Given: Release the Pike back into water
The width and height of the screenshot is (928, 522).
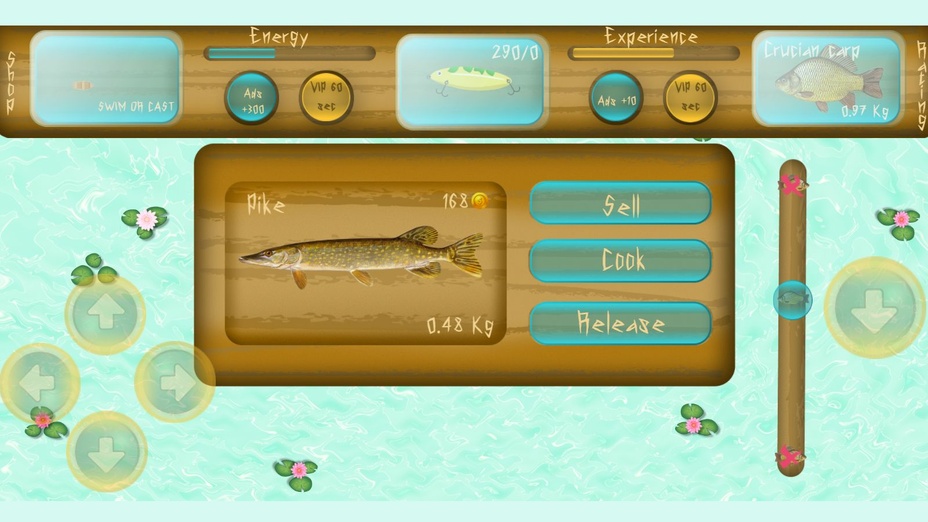Looking at the screenshot, I should click(620, 323).
